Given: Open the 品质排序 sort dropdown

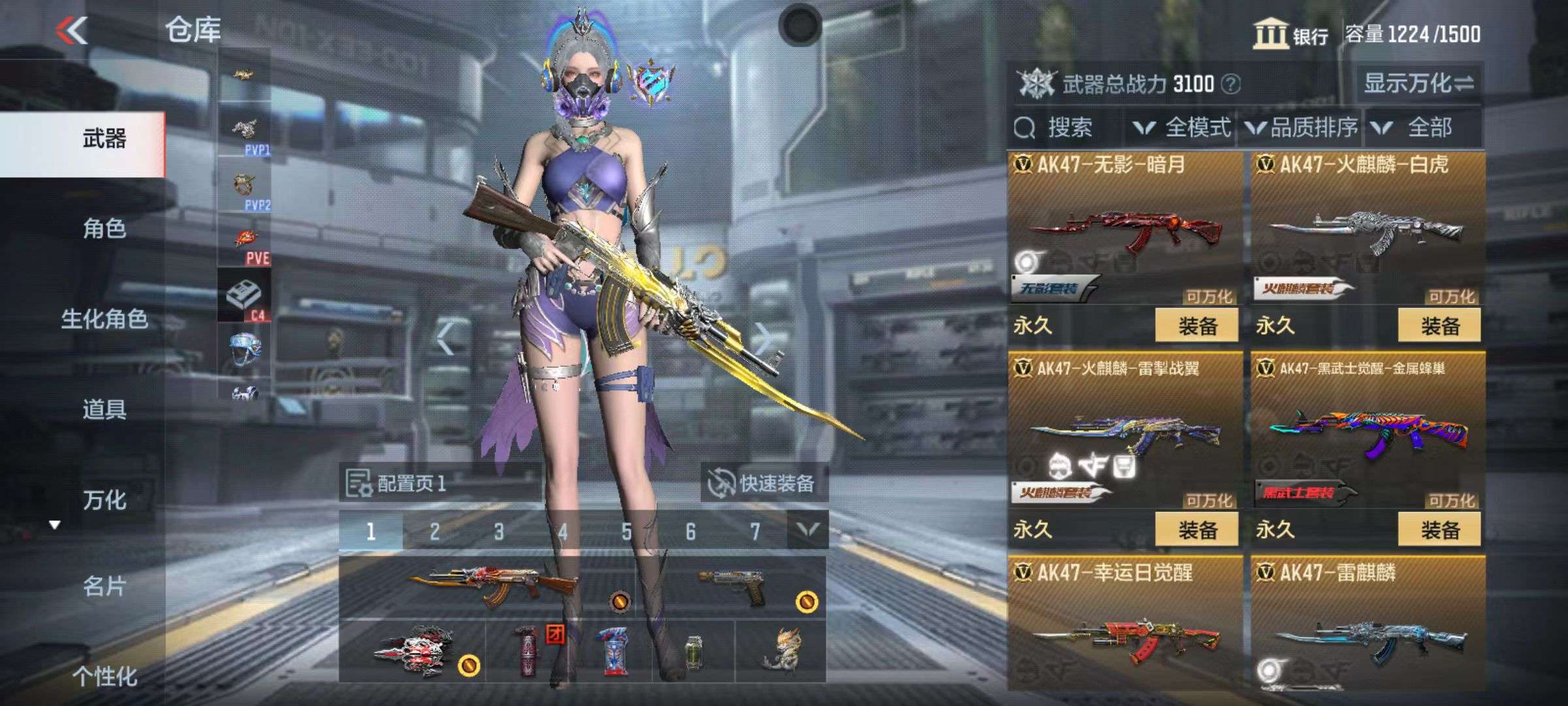Looking at the screenshot, I should point(1303,127).
